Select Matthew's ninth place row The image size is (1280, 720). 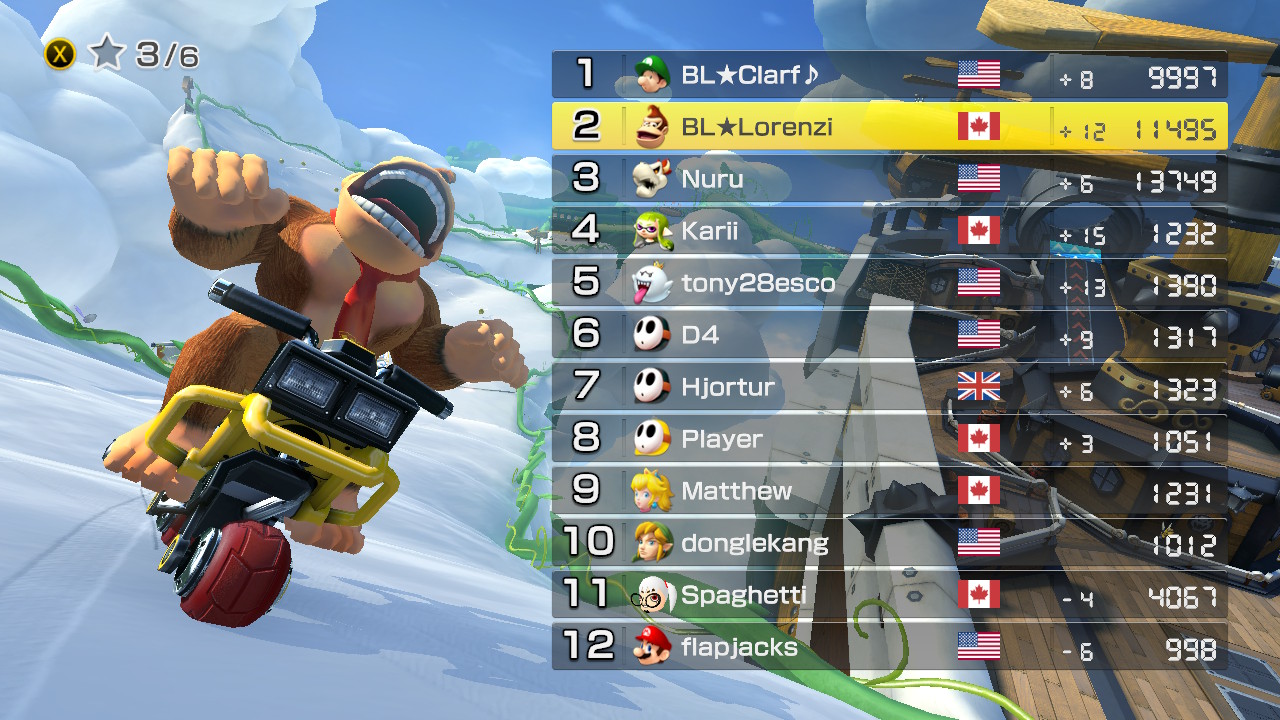point(889,491)
